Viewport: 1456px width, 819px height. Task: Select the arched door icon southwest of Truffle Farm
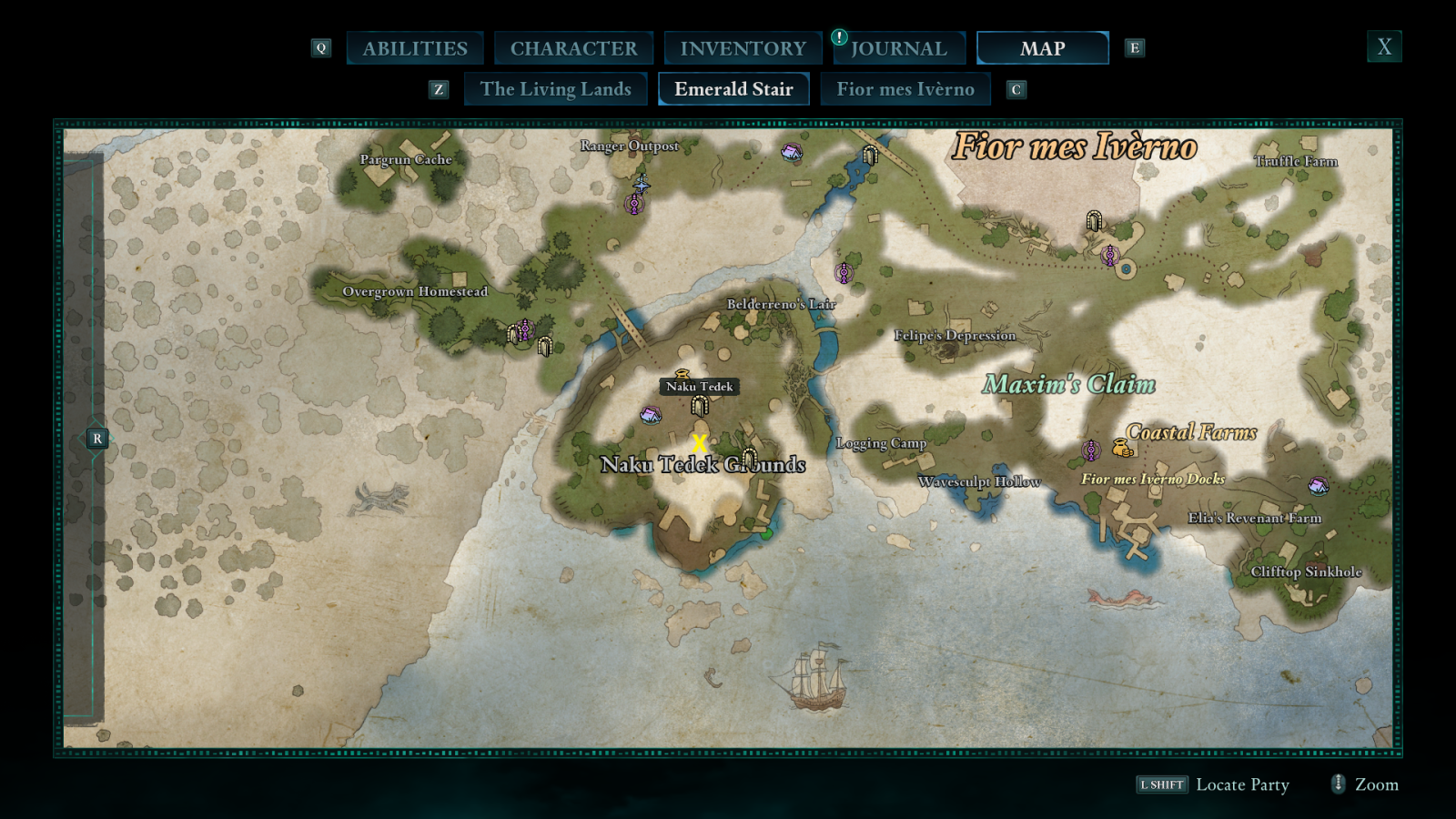1095,220
